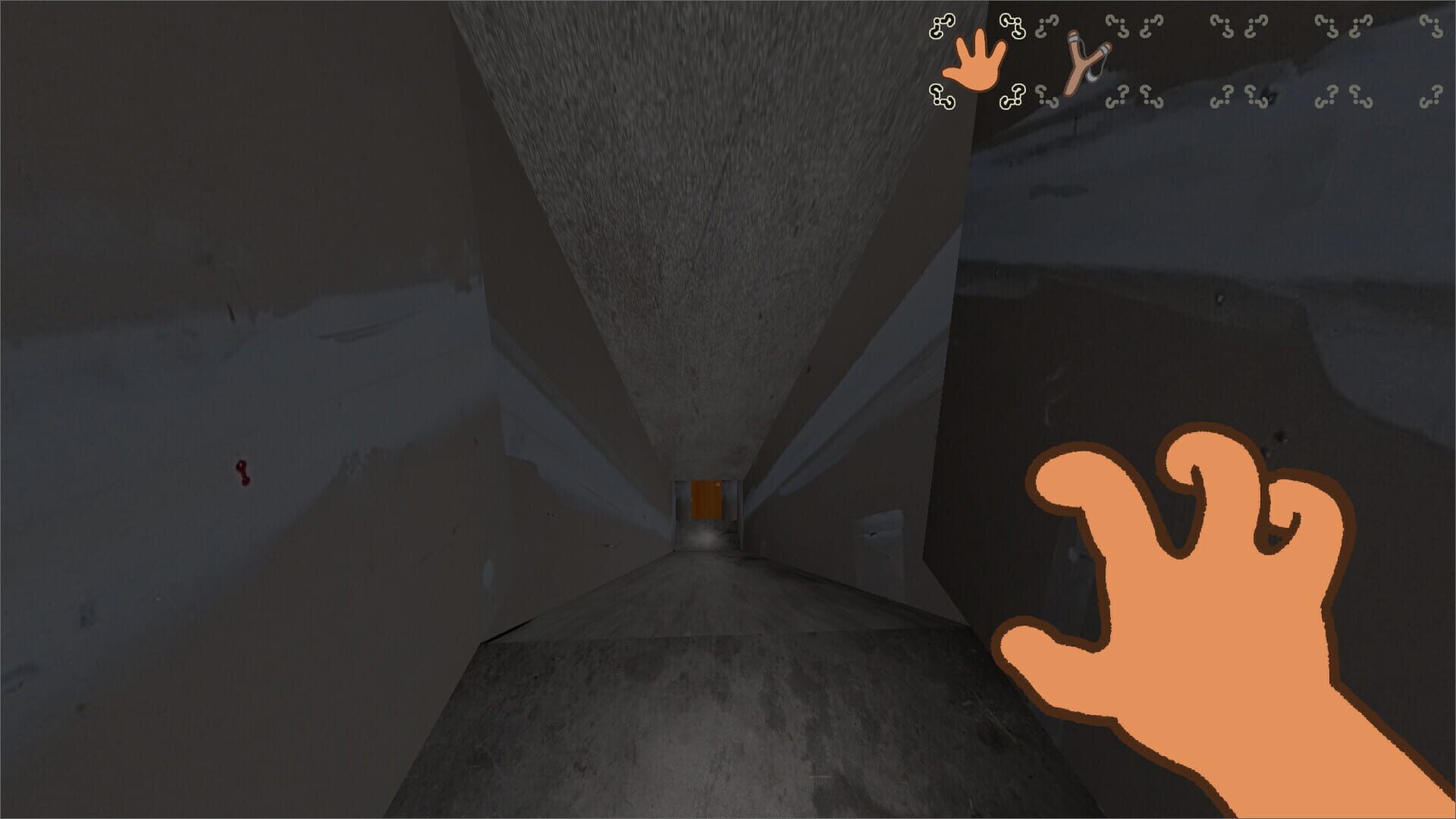Click the mystery slot left of the hand icon

click(941, 25)
